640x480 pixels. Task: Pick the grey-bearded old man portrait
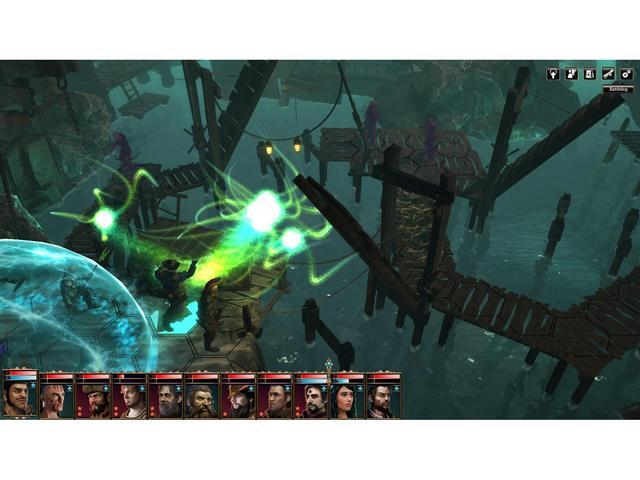(x=165, y=400)
